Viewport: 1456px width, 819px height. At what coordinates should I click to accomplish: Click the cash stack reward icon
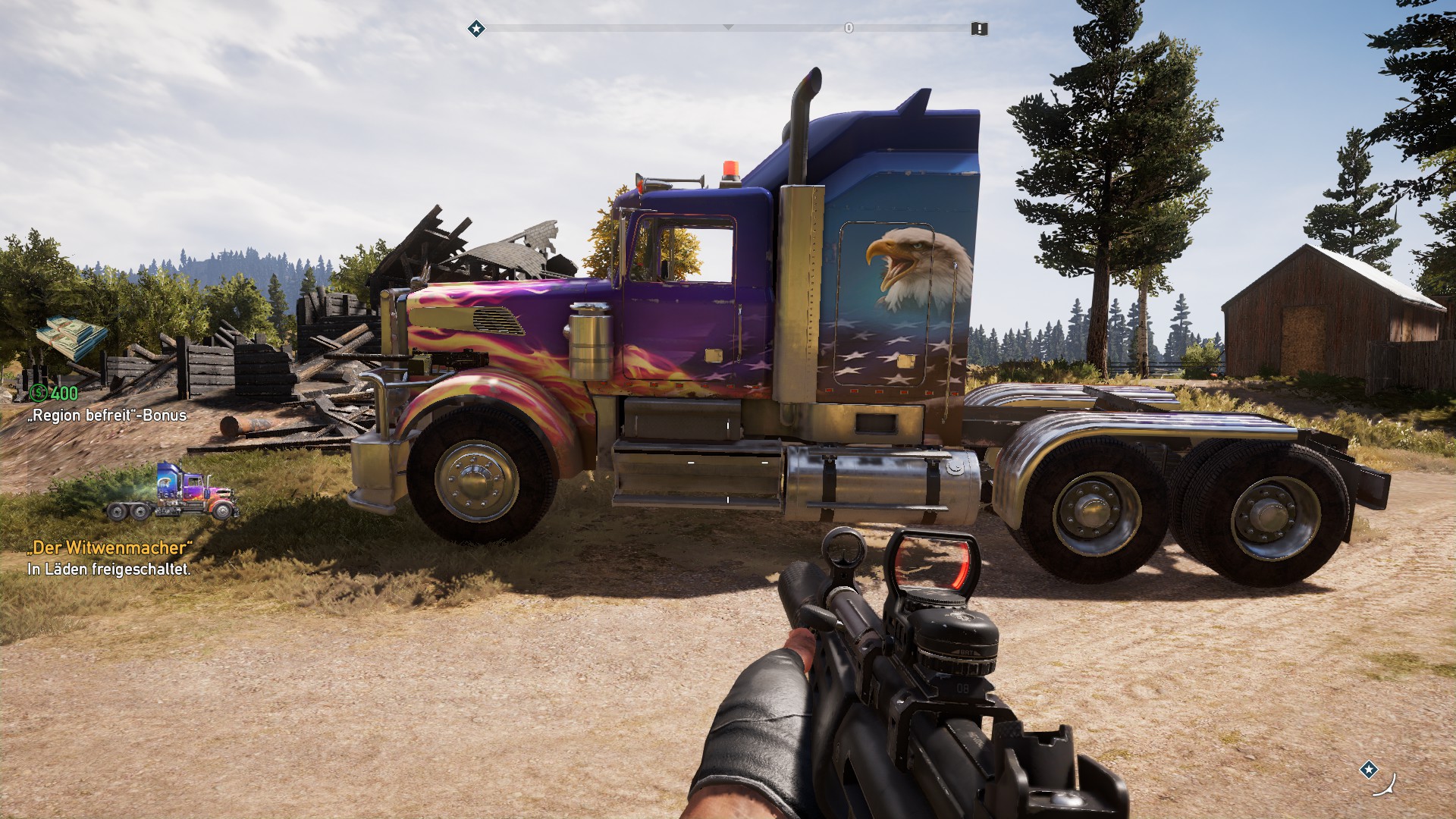tap(72, 339)
